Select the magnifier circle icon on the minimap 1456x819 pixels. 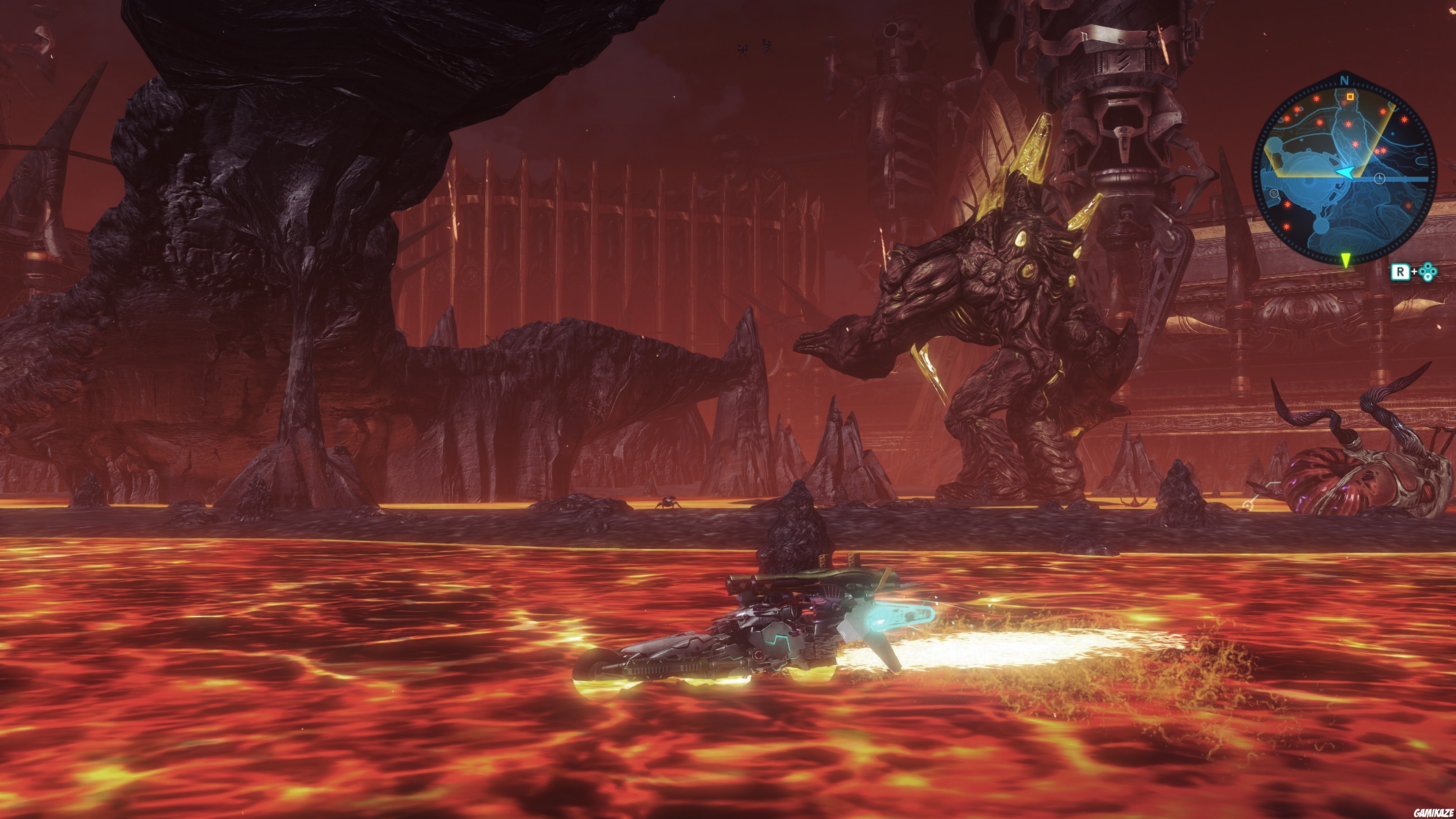click(x=1274, y=194)
